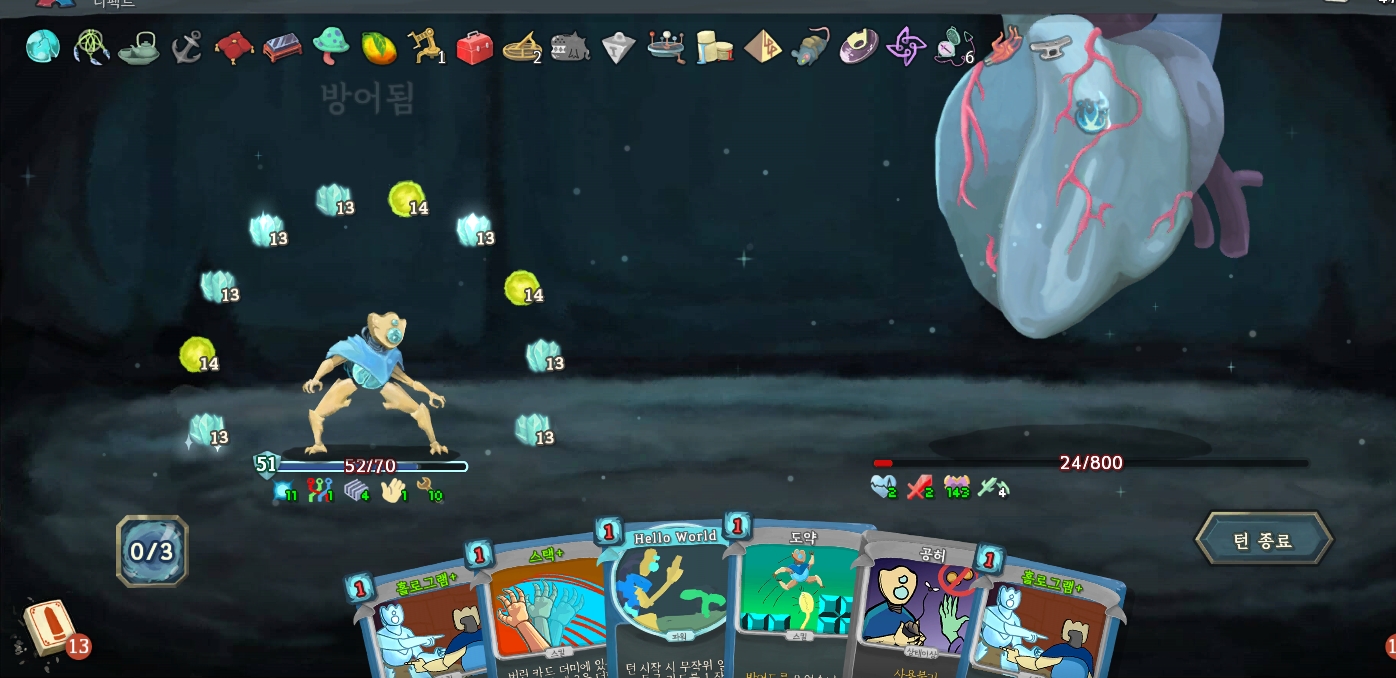1396x678 pixels.
Task: Inspect the dream catcher relic
Action: point(92,46)
